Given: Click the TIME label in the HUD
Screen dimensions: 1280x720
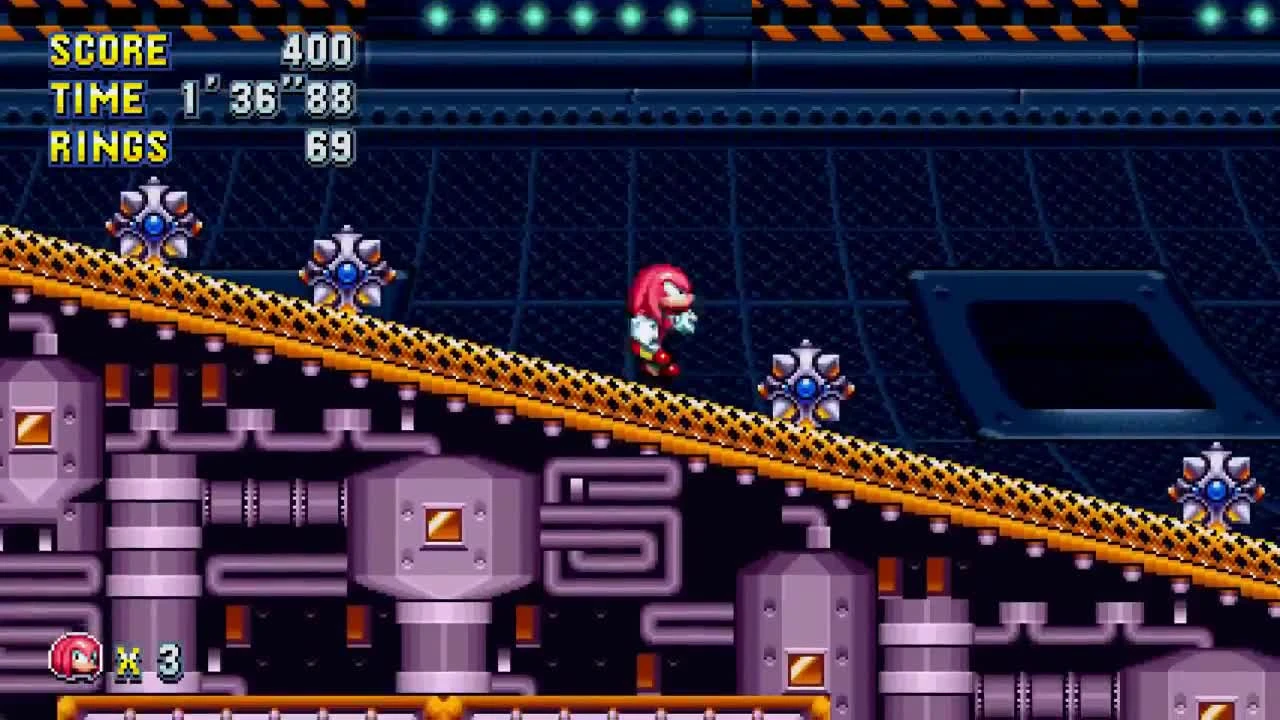Looking at the screenshot, I should tap(95, 98).
